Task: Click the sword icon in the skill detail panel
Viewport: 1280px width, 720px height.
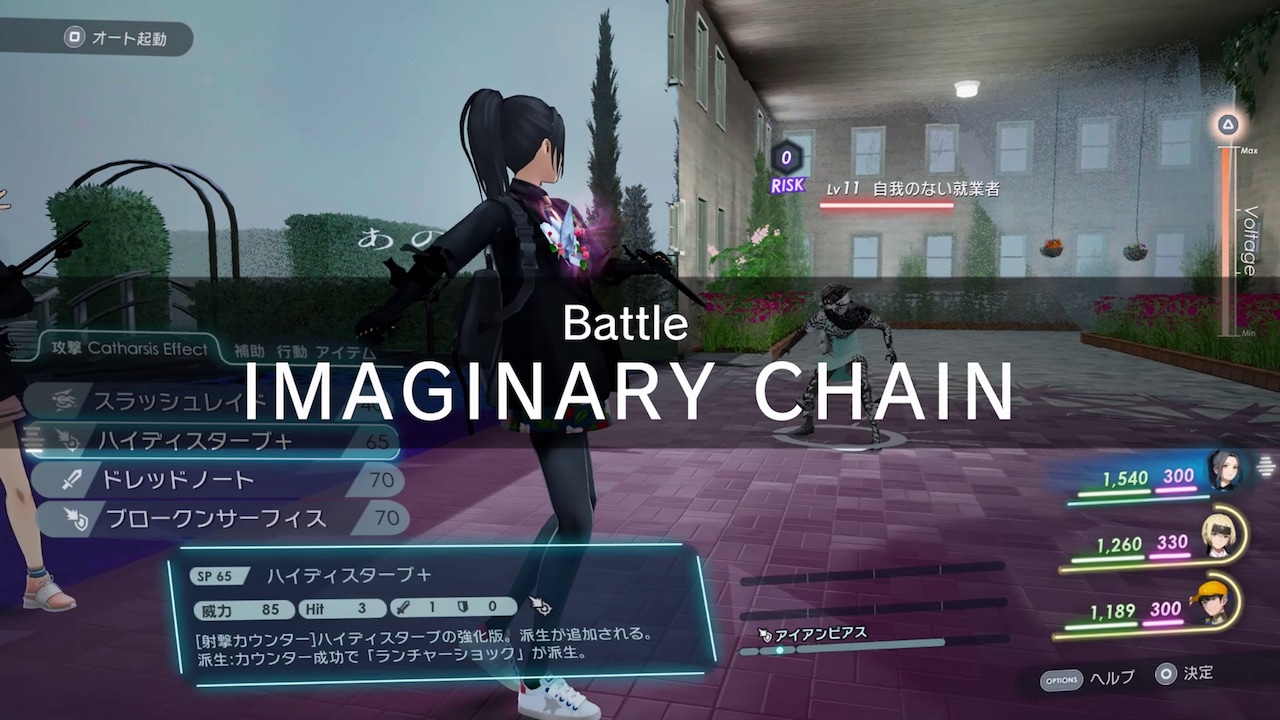Action: pos(404,607)
